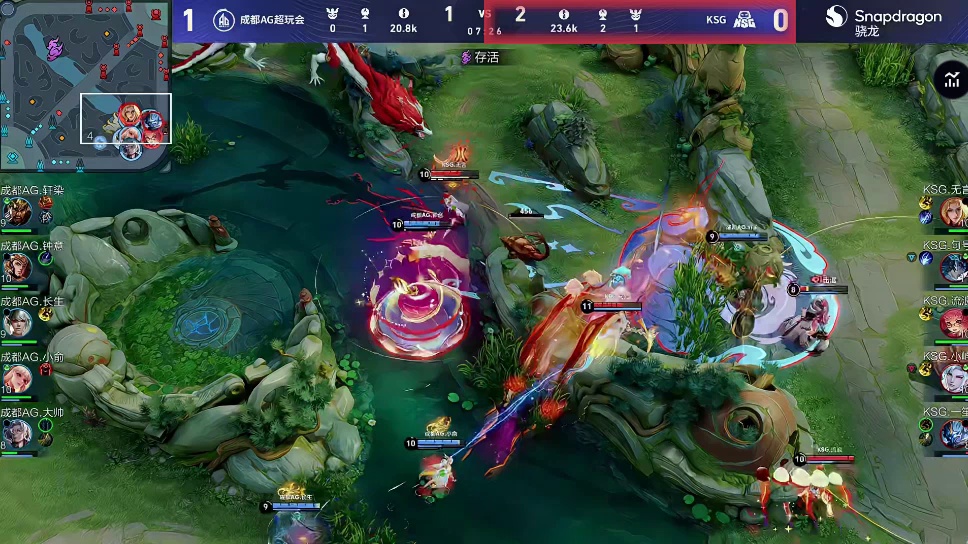Select KSG.流浪 red-haired hero portrait
The width and height of the screenshot is (968, 544).
tap(952, 322)
